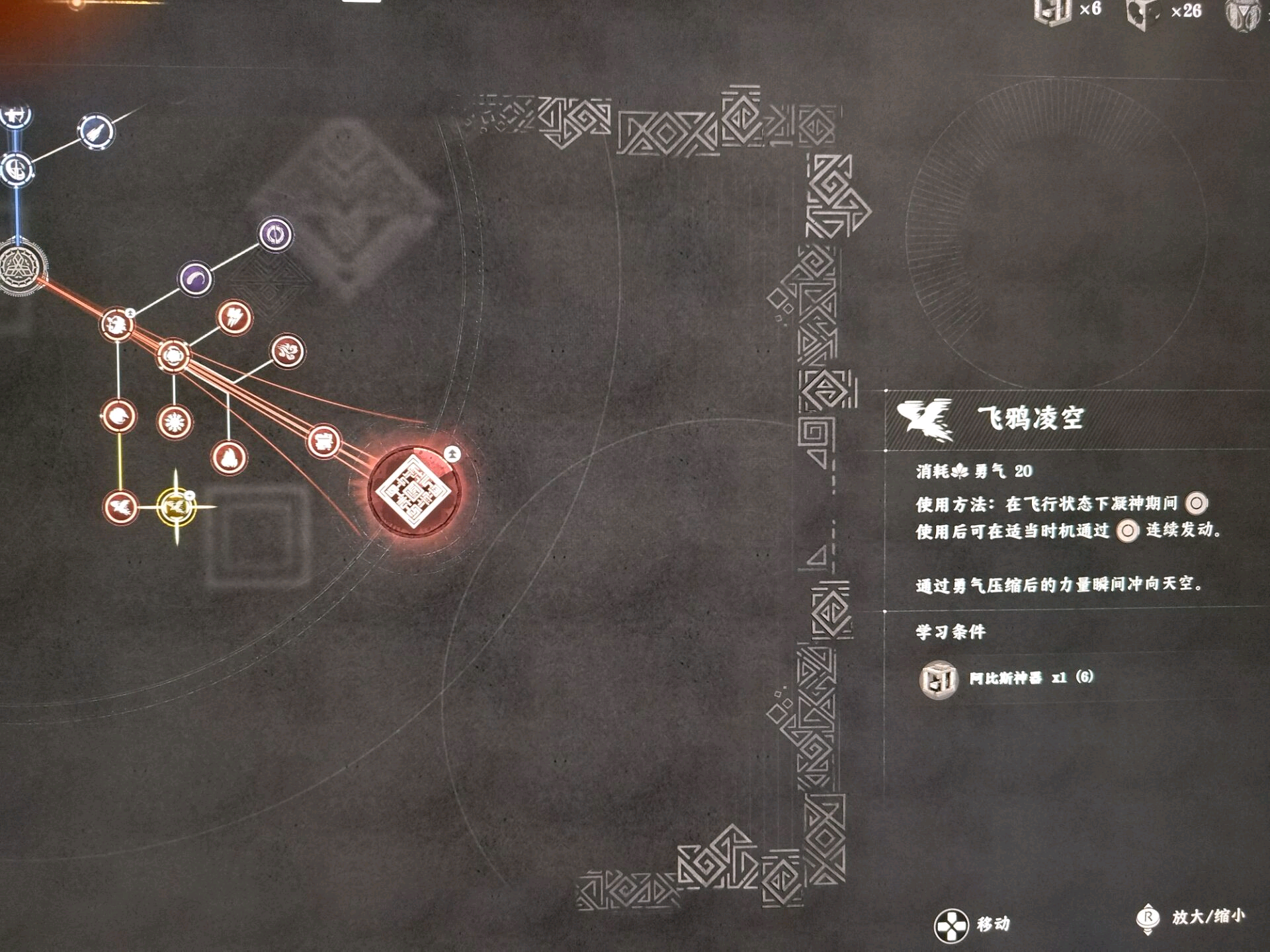The width and height of the screenshot is (1270, 952).
Task: Select the highlighted yellow crow skill node
Action: [176, 507]
